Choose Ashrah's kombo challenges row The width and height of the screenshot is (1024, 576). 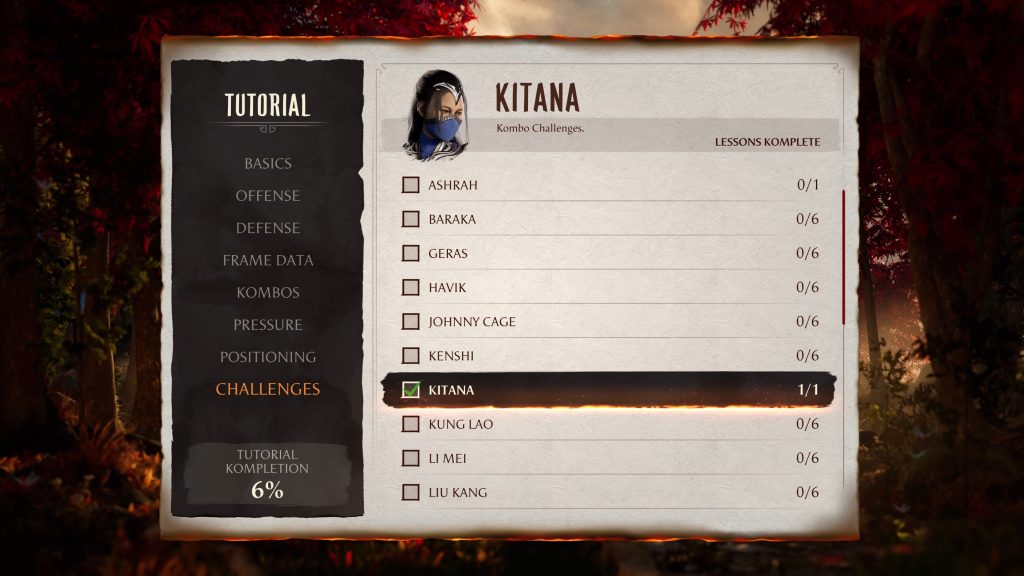610,185
